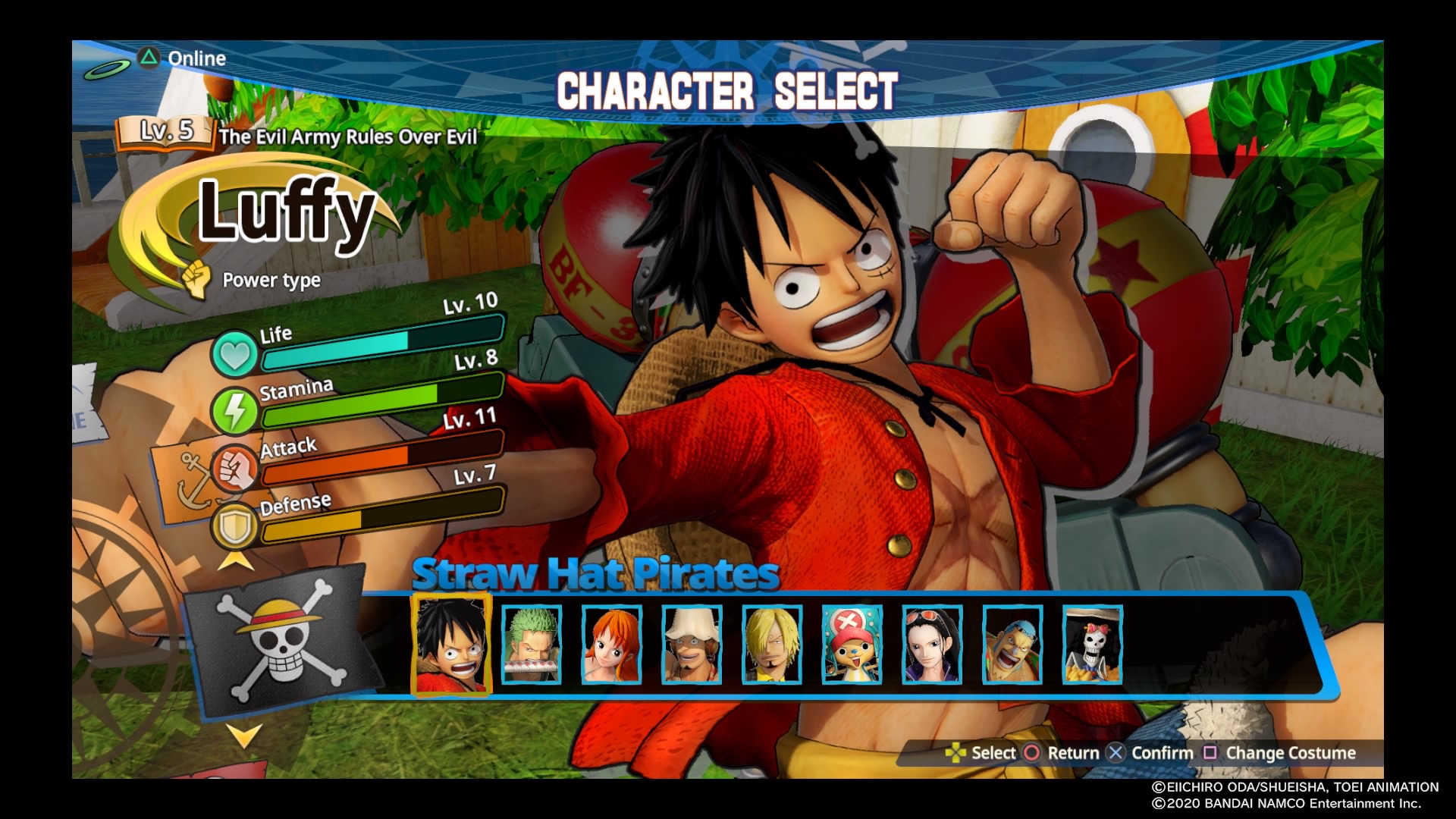Select the Straw Hat jolly roger flag
1456x819 pixels.
(x=278, y=641)
